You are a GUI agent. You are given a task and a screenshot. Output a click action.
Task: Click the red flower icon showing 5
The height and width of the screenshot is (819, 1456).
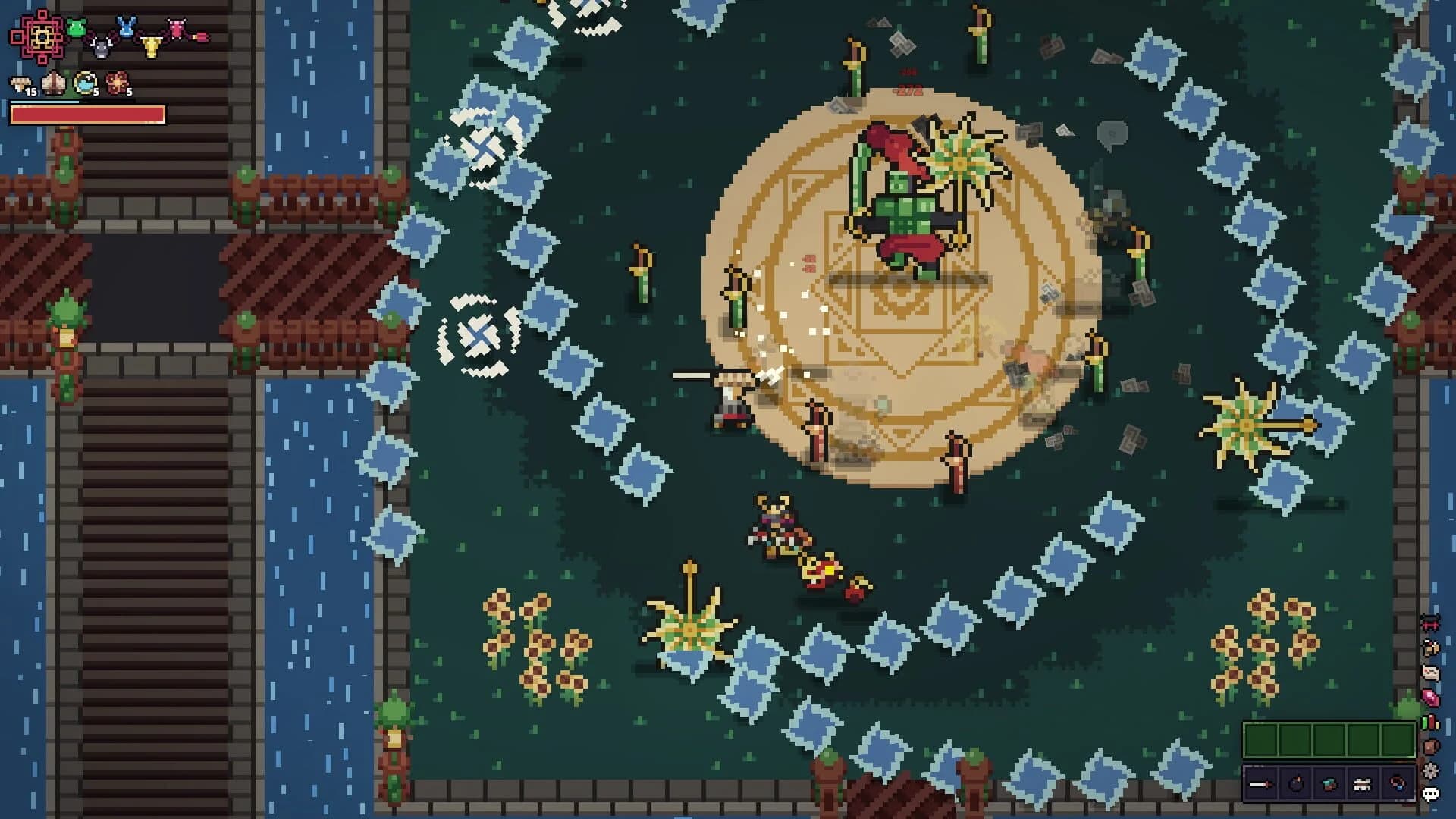pos(118,81)
